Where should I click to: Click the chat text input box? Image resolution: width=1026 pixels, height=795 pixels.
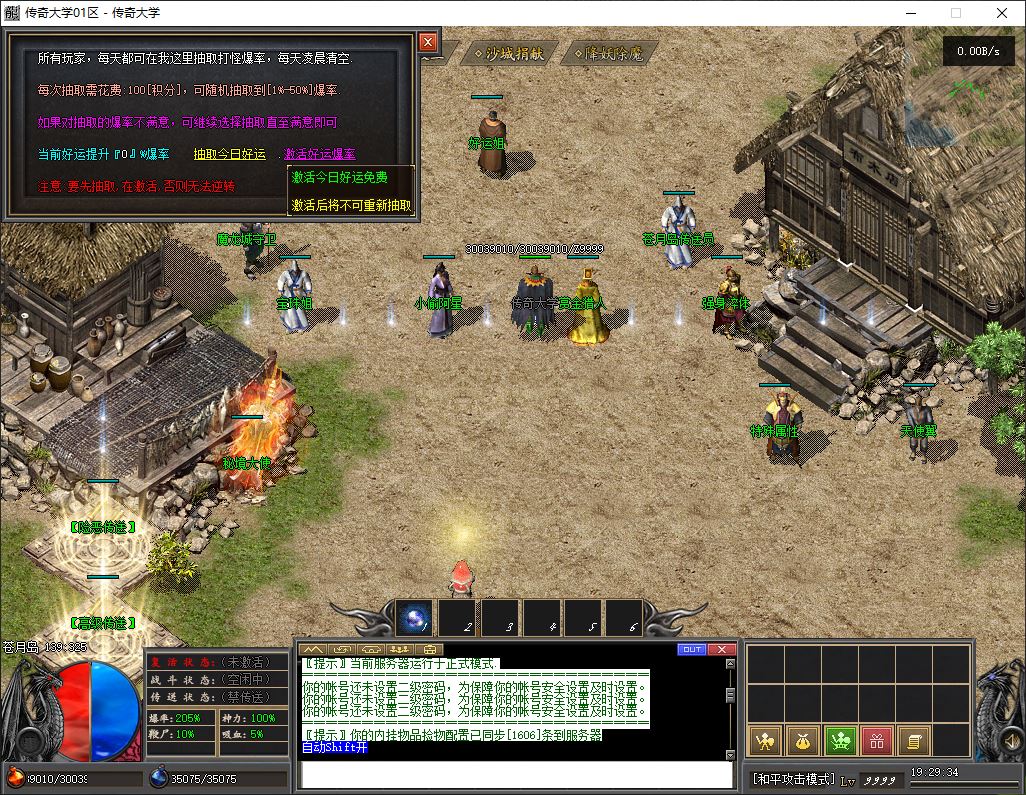[517, 775]
